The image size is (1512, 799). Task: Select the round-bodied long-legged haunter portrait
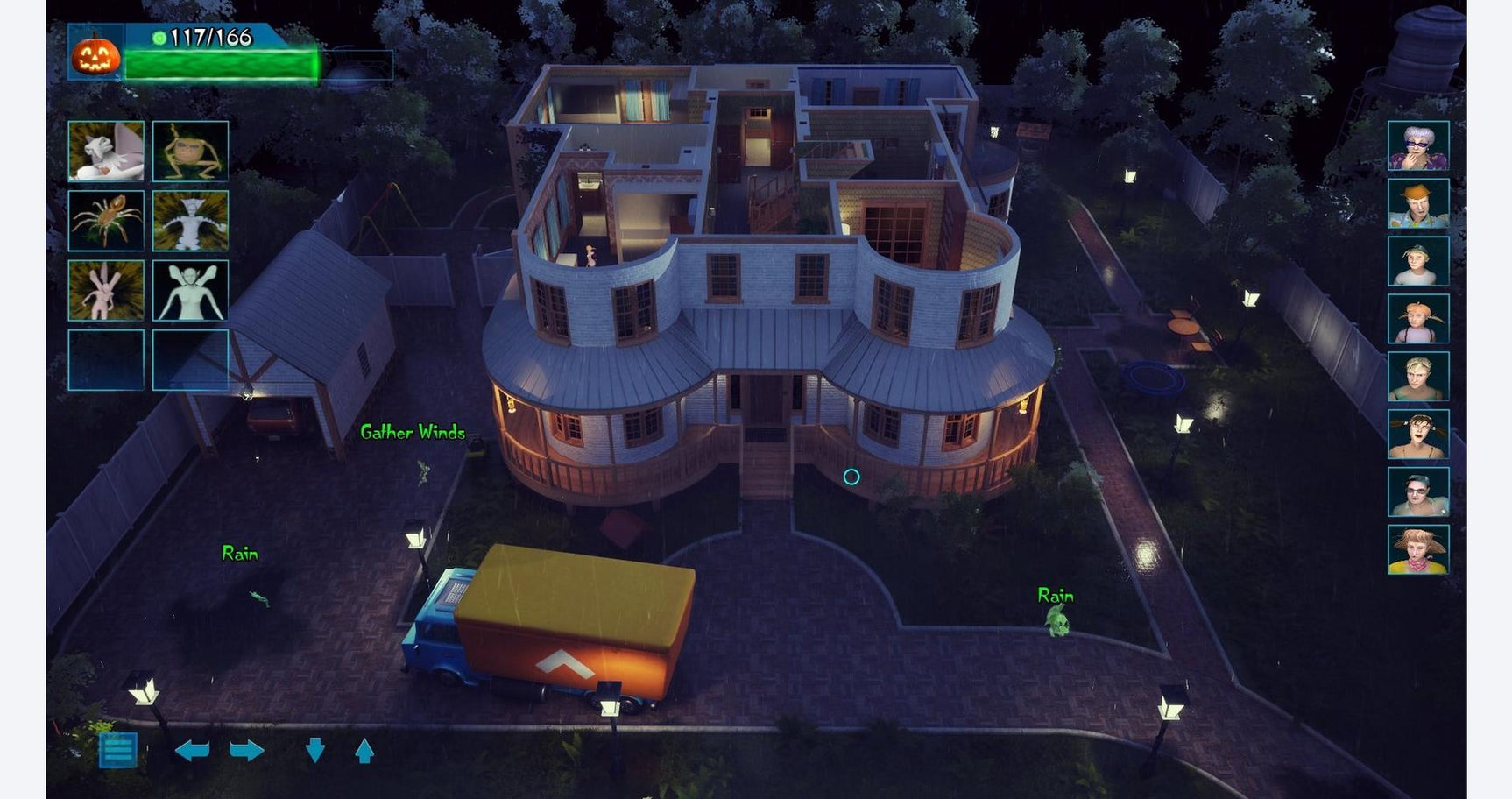point(190,152)
